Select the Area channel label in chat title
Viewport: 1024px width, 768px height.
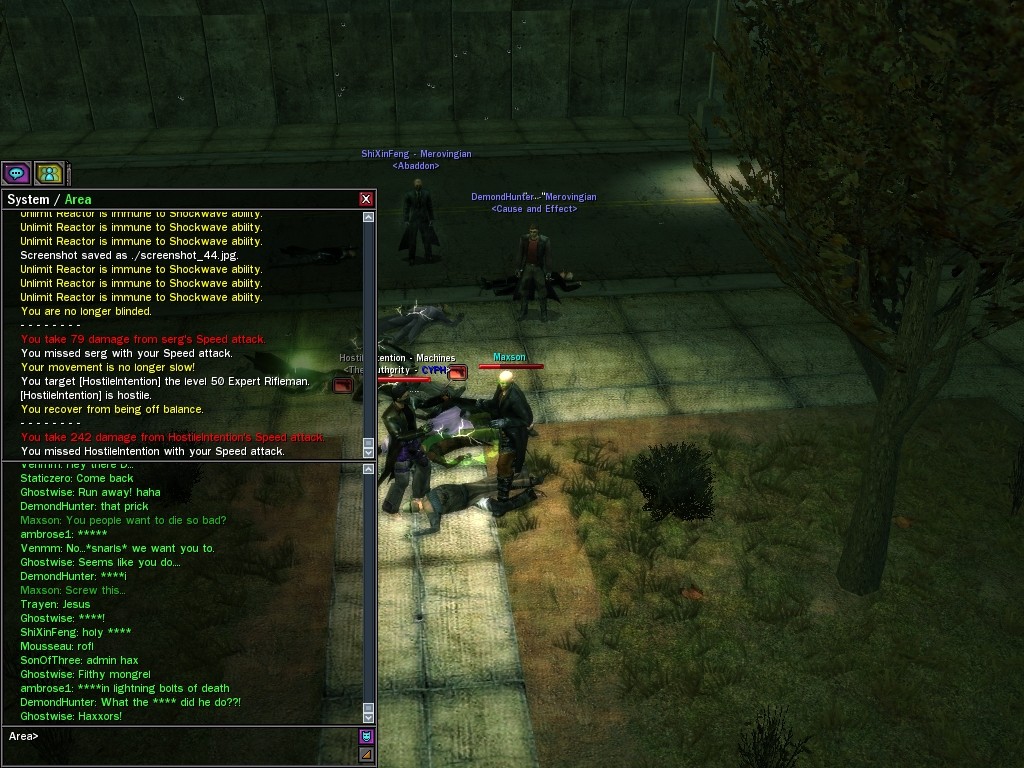click(78, 200)
